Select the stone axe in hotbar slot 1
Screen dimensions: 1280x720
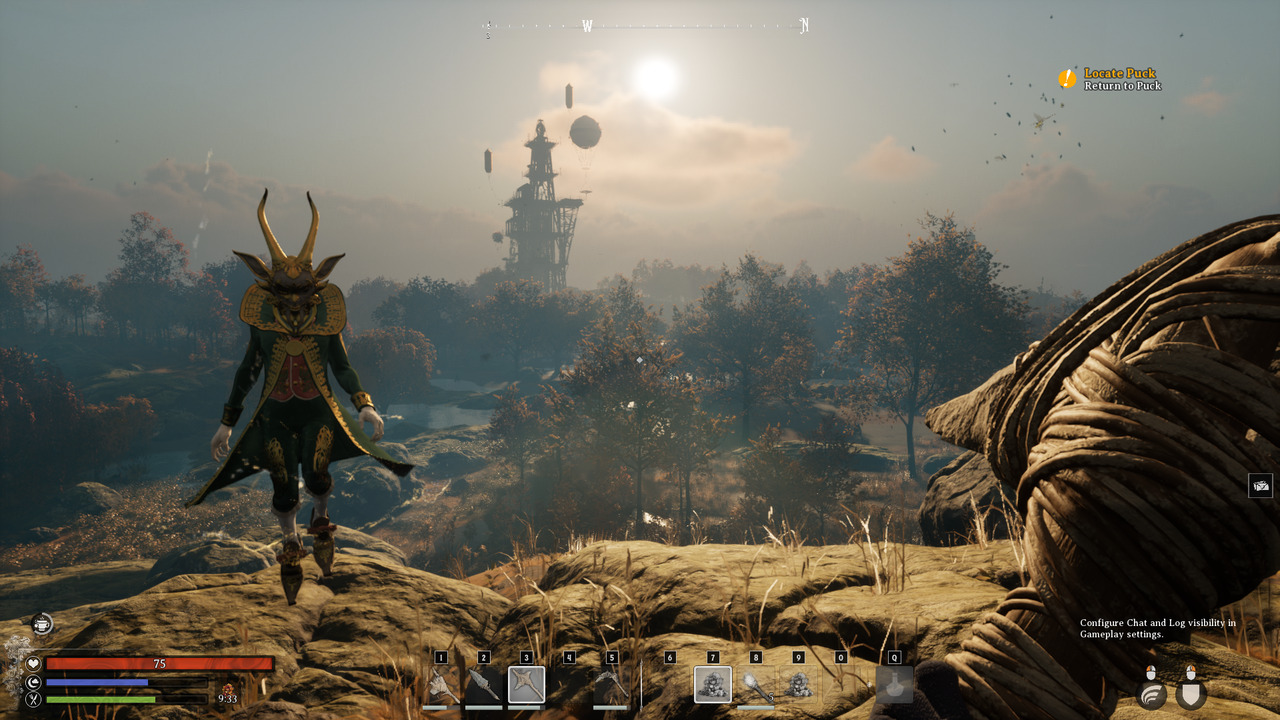(x=441, y=686)
